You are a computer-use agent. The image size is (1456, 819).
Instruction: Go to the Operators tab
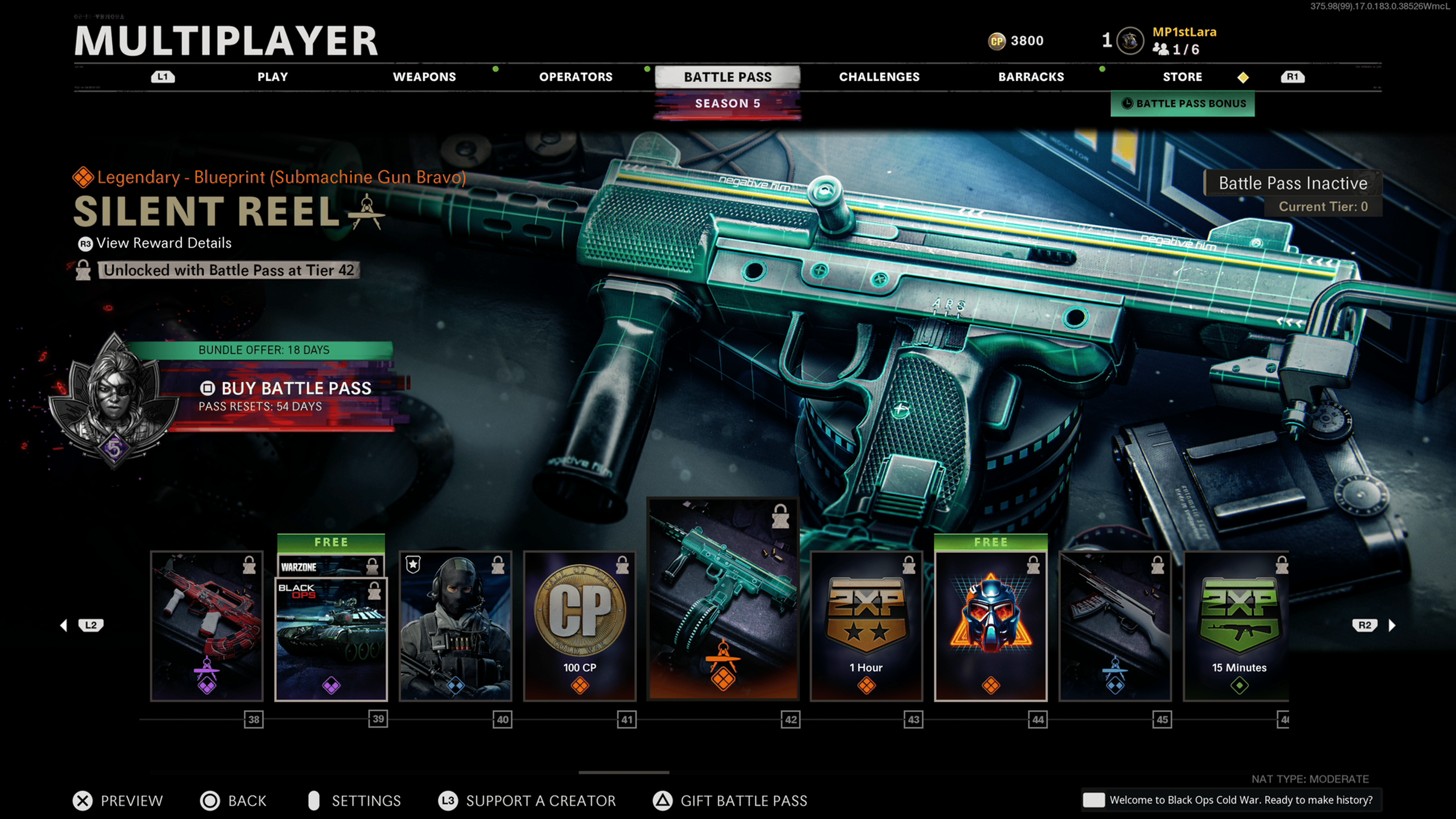[576, 77]
